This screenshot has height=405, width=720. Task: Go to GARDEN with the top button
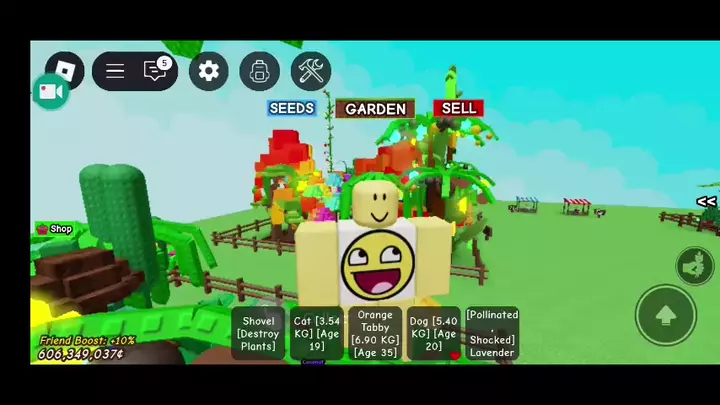[375, 109]
